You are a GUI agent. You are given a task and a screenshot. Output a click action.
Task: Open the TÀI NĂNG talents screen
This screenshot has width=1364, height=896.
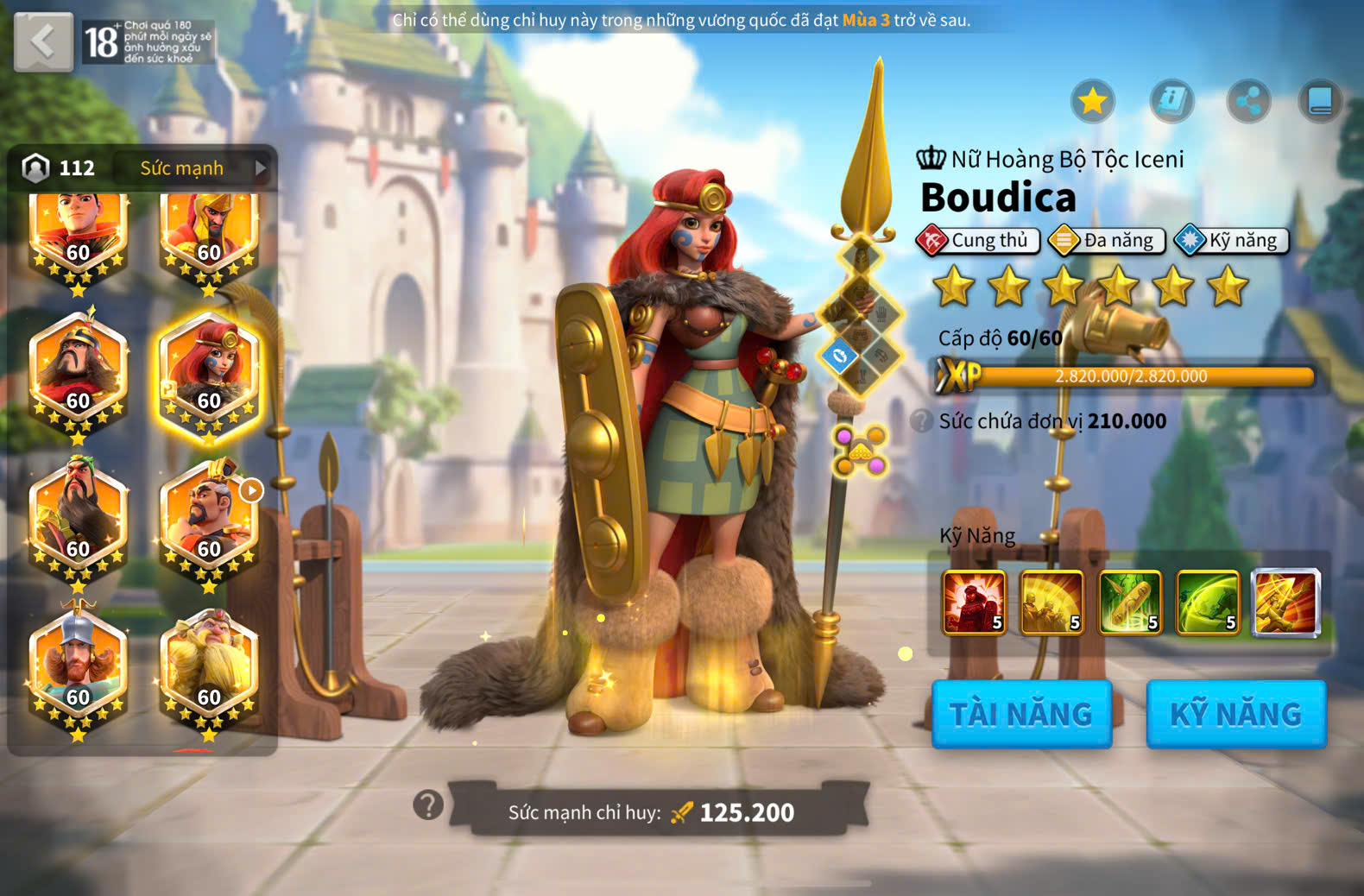[1021, 714]
